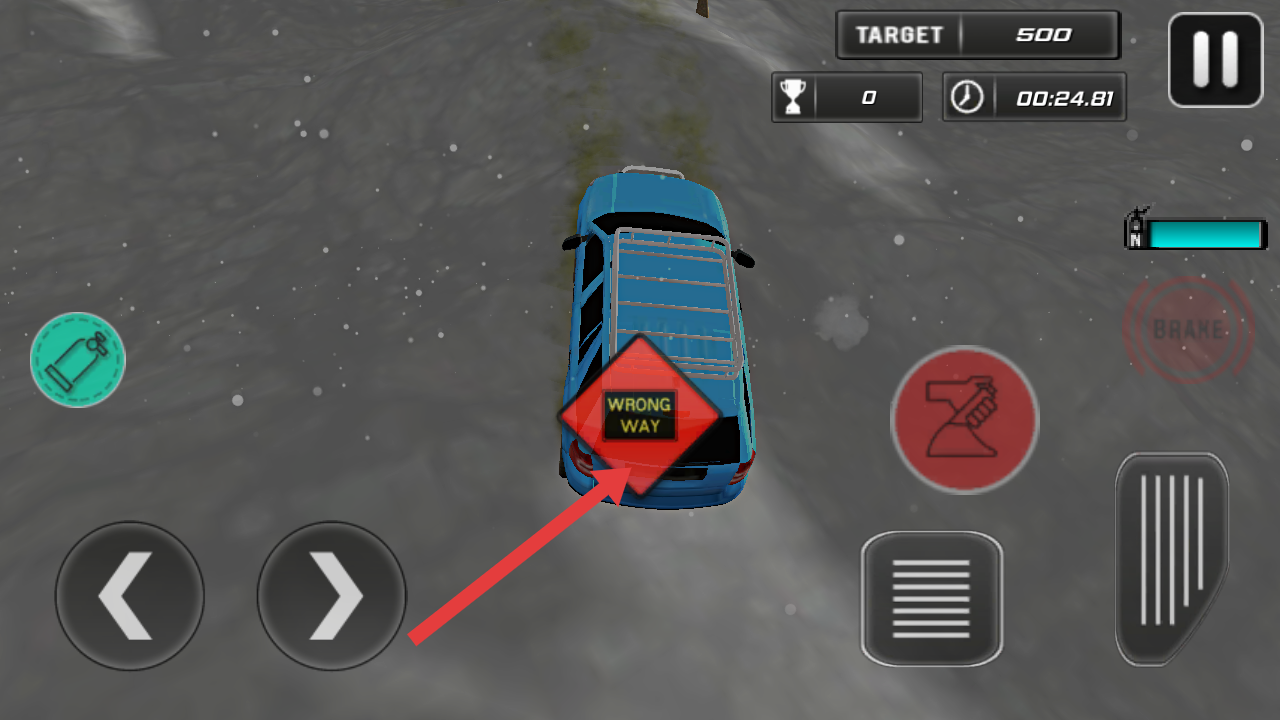The width and height of the screenshot is (1280, 720).
Task: Pause the game
Action: click(1215, 60)
